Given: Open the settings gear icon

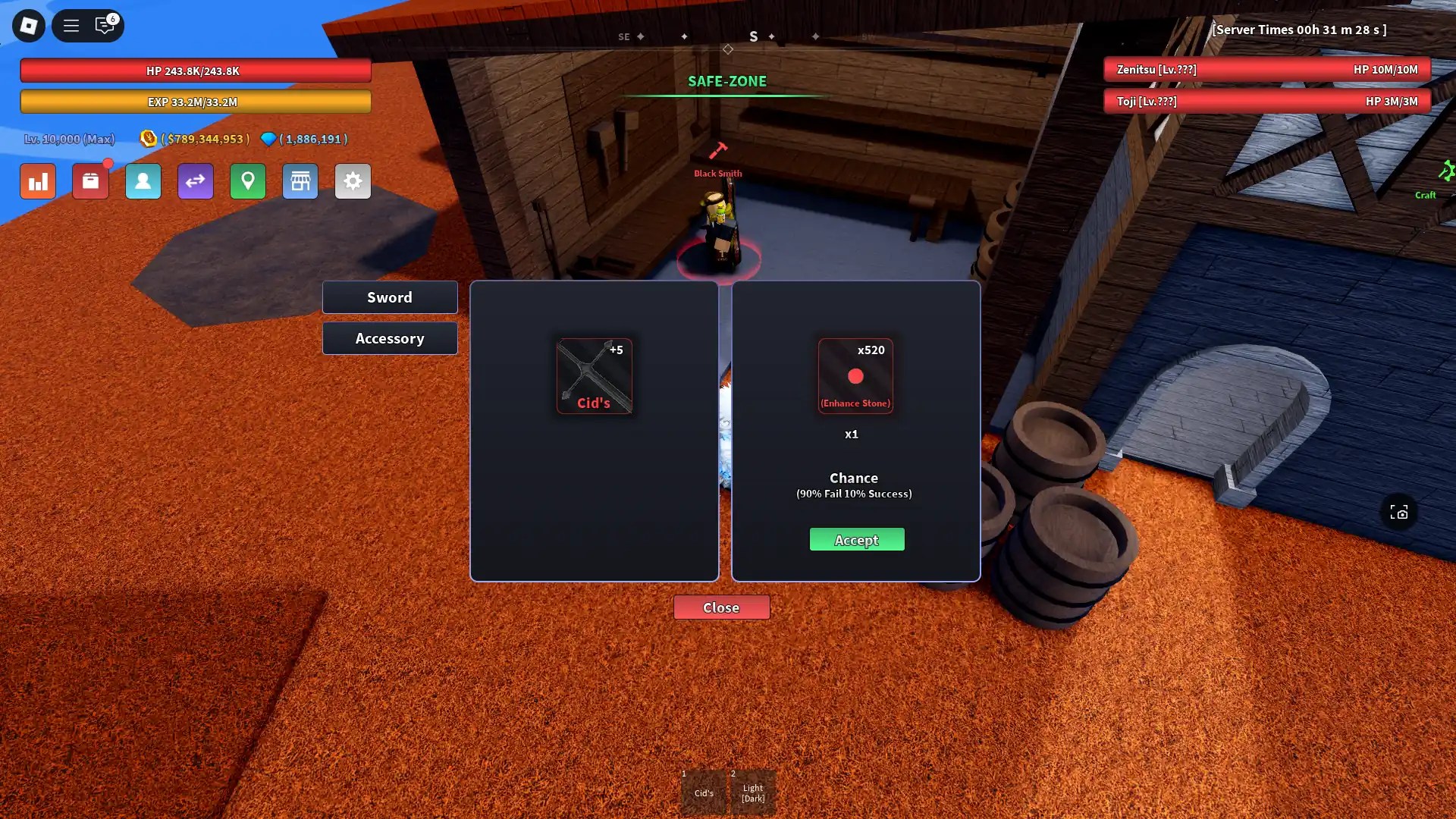Looking at the screenshot, I should pos(353,181).
